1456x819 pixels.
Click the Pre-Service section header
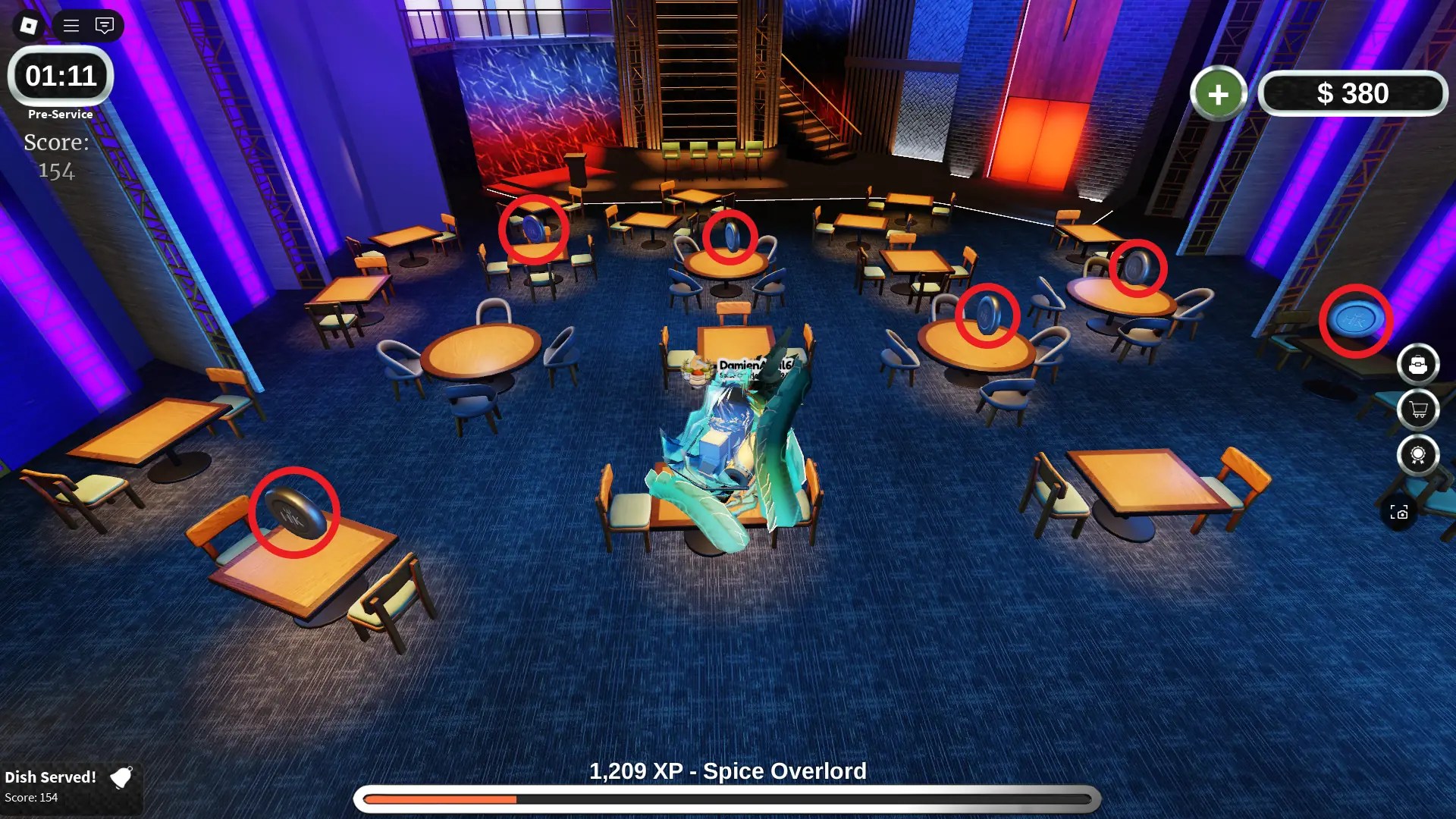(60, 114)
